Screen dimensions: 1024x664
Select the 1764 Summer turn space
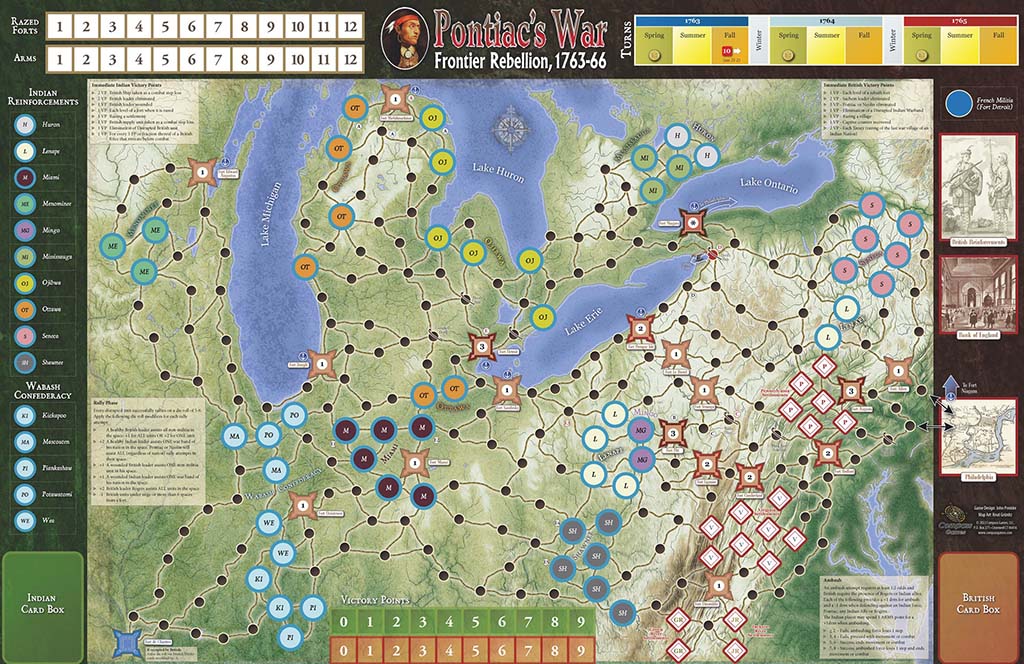pyautogui.click(x=827, y=46)
